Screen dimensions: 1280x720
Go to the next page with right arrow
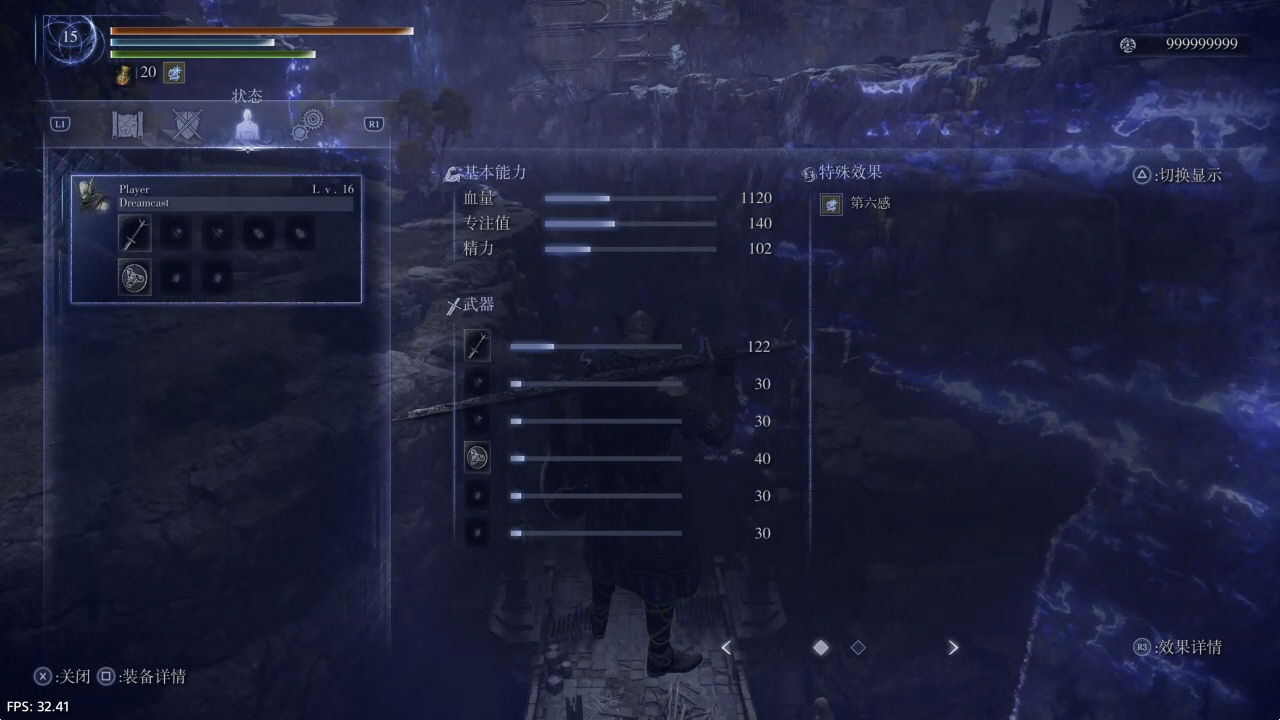pyautogui.click(x=953, y=648)
